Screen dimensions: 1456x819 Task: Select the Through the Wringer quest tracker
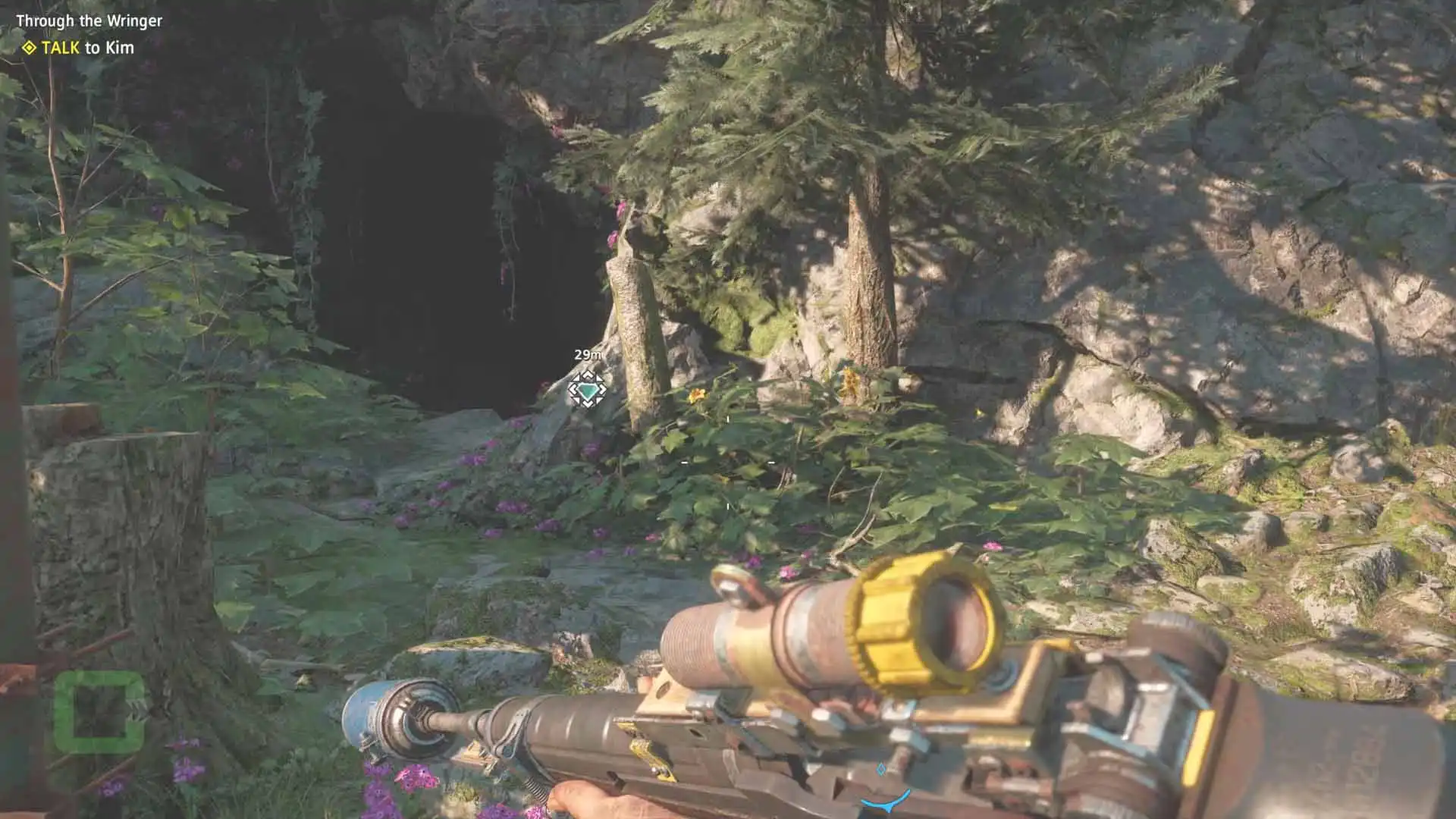pos(89,21)
